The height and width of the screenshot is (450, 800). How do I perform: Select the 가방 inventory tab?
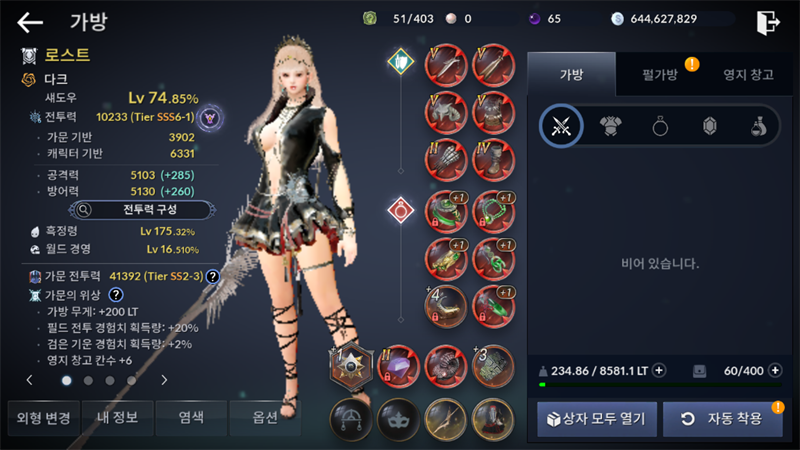point(570,76)
